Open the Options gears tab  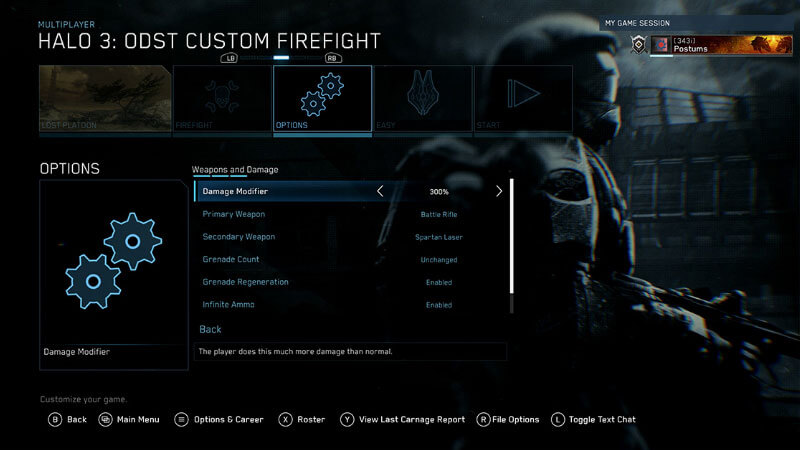[321, 98]
